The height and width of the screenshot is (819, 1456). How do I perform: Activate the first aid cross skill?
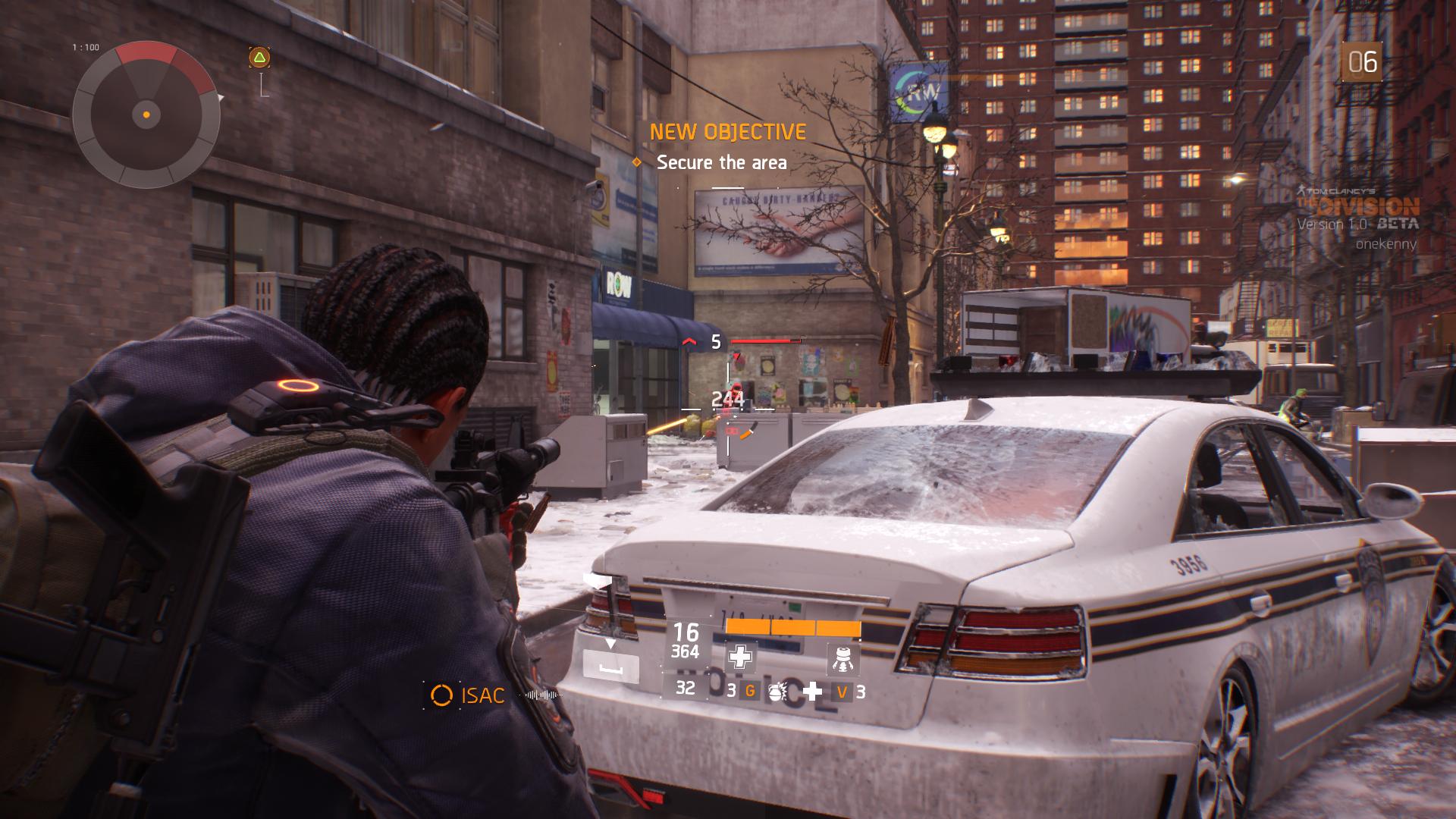[x=740, y=657]
